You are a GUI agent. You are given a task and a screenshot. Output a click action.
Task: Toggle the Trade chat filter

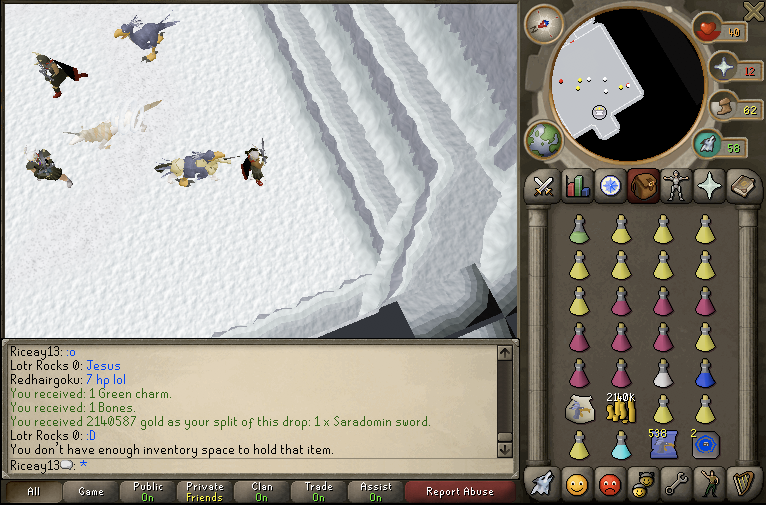(319, 491)
